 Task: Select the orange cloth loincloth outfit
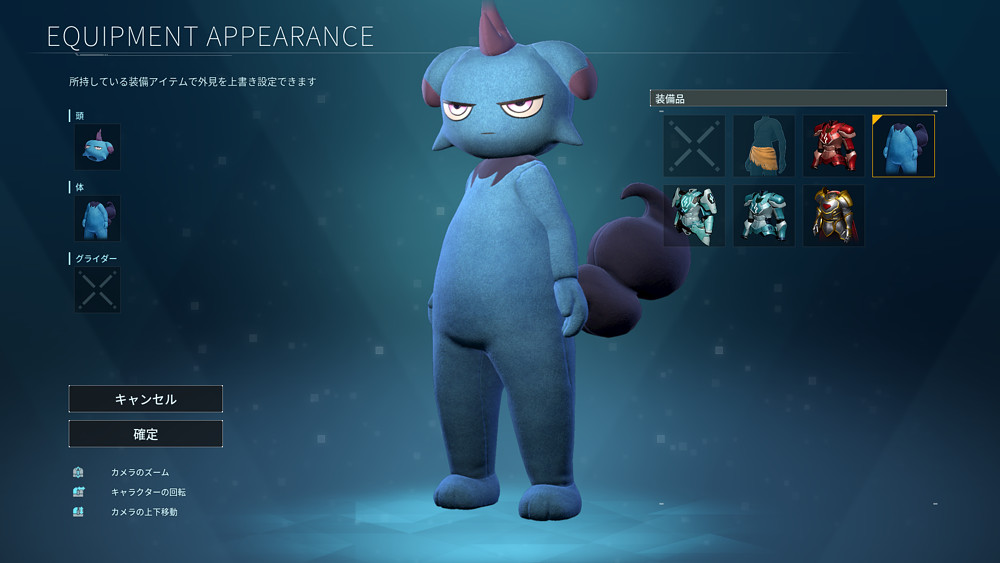click(764, 146)
